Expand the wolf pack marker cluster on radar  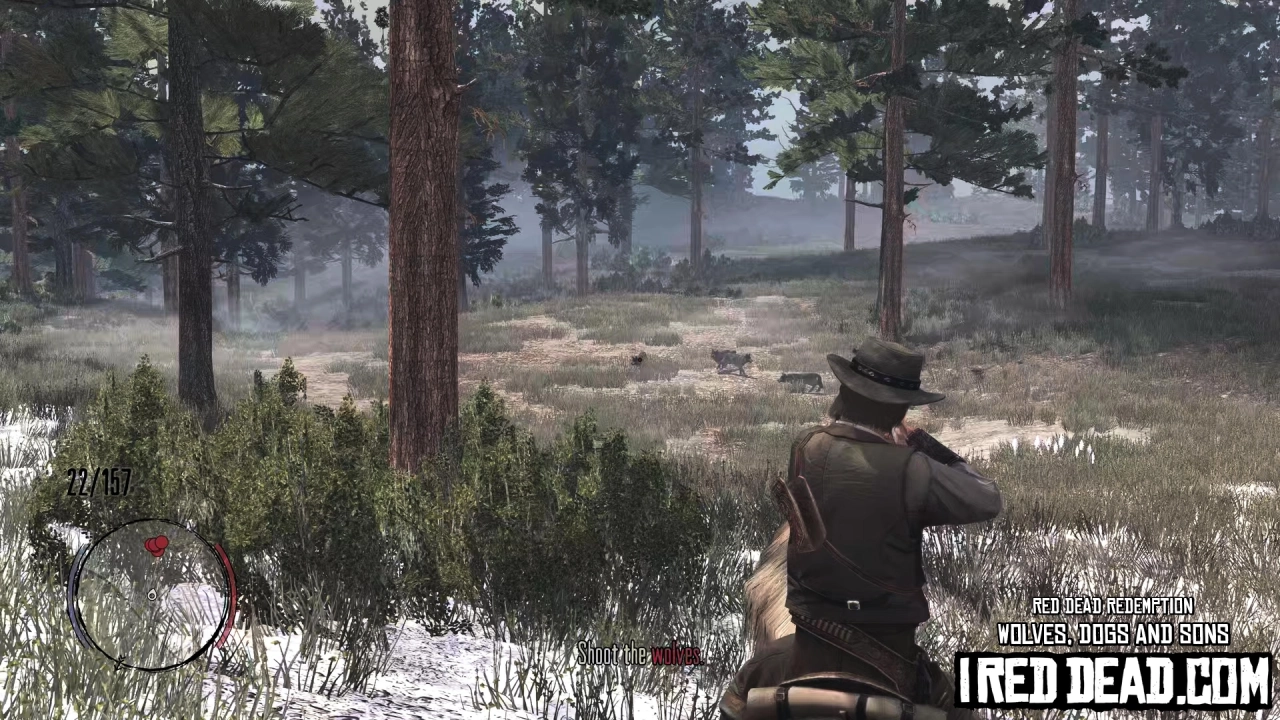157,545
